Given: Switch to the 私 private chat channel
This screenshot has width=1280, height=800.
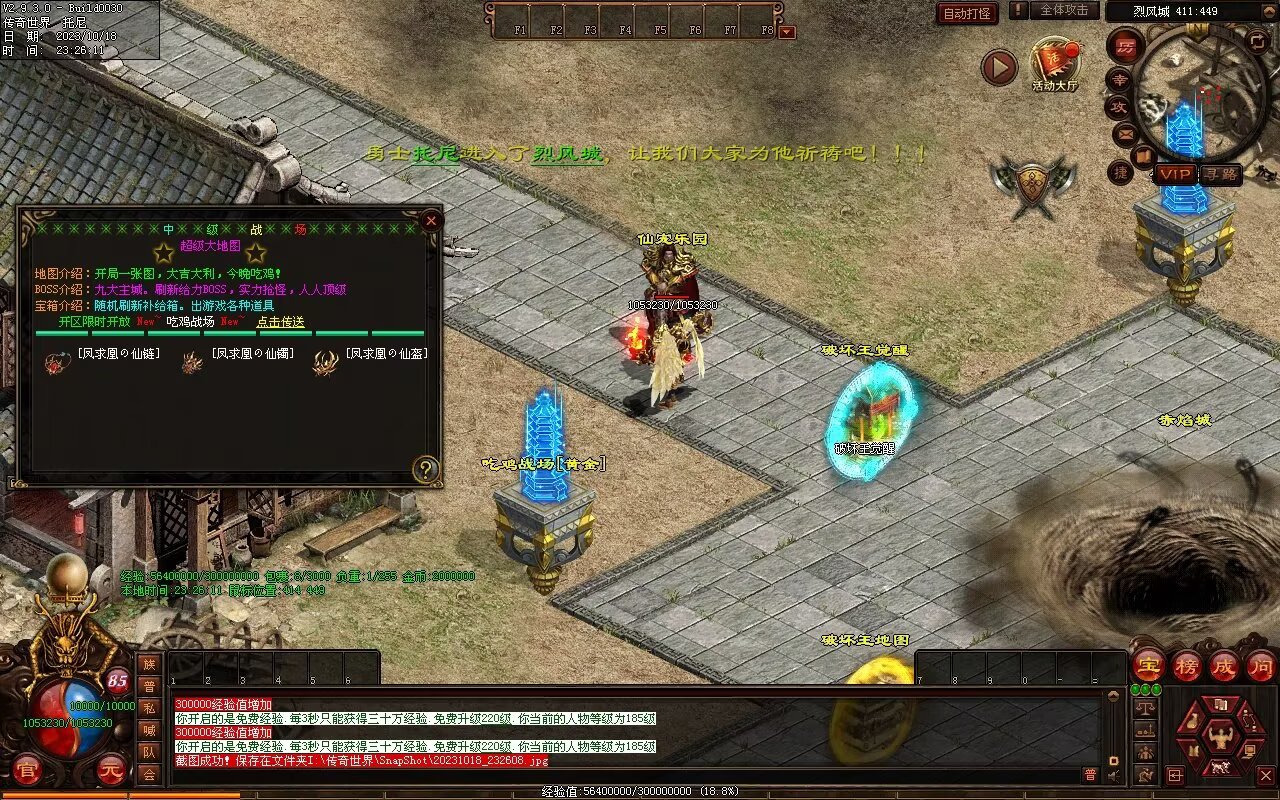Looking at the screenshot, I should click(149, 708).
